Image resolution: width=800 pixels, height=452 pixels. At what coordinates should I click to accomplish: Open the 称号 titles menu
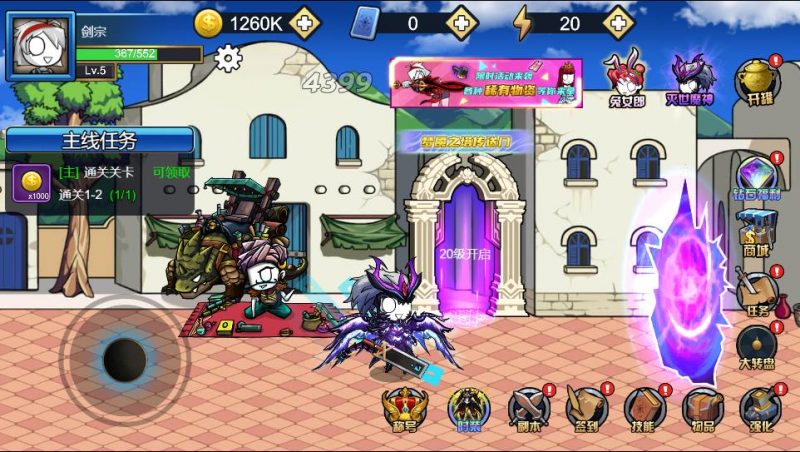point(405,409)
